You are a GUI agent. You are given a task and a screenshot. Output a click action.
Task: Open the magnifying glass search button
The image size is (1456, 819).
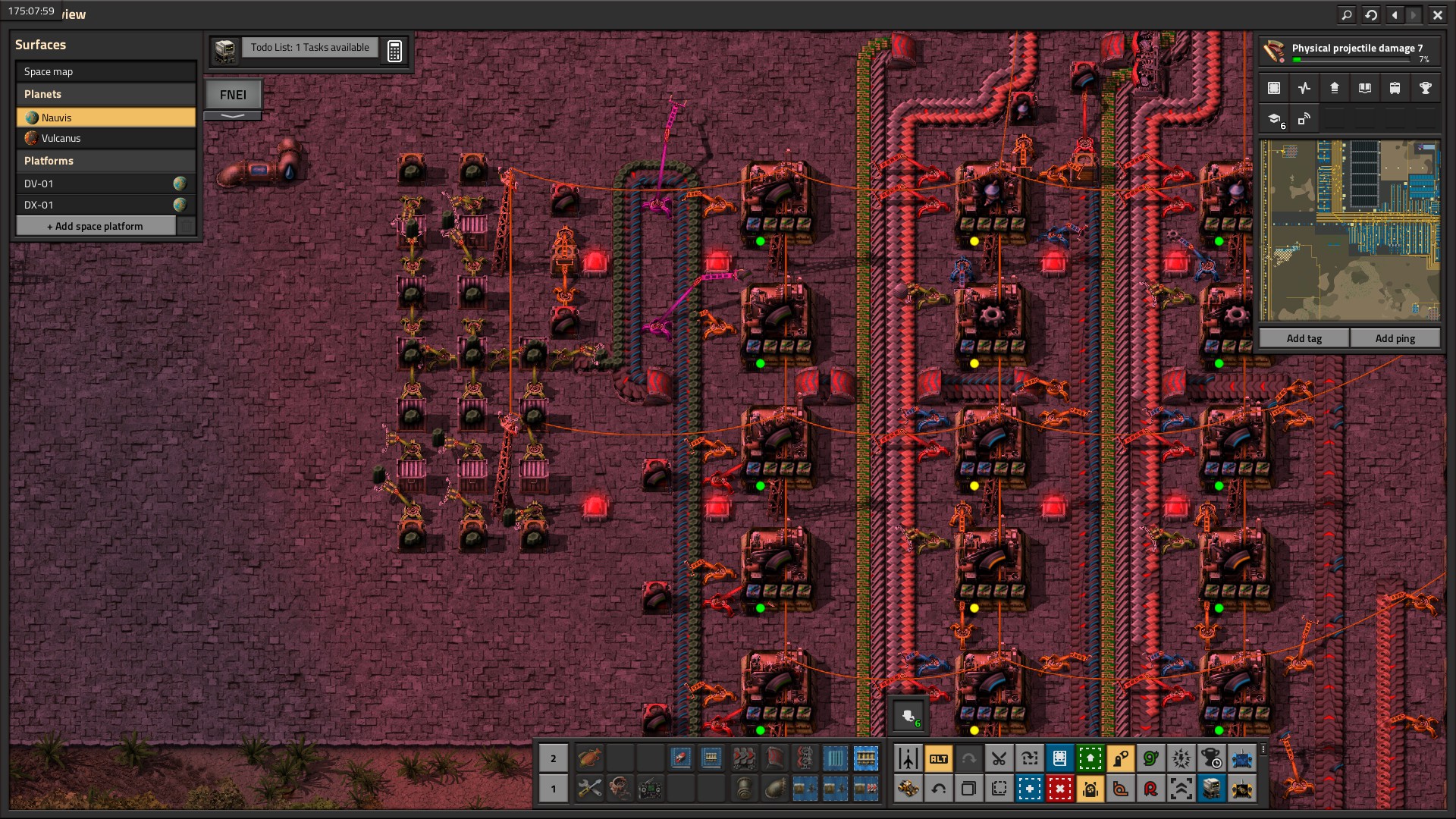tap(1346, 14)
